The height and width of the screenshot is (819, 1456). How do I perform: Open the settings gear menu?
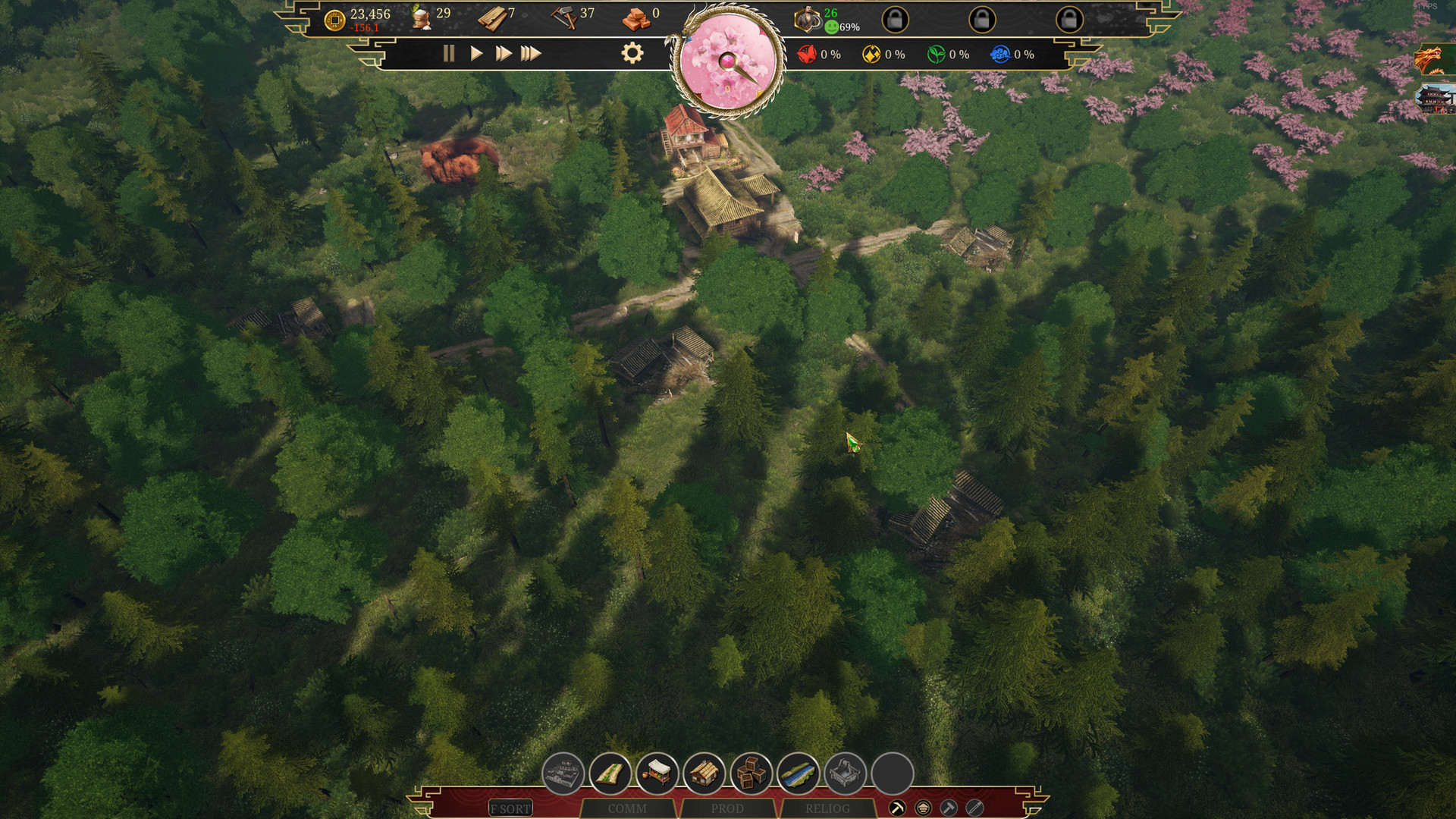[x=632, y=53]
